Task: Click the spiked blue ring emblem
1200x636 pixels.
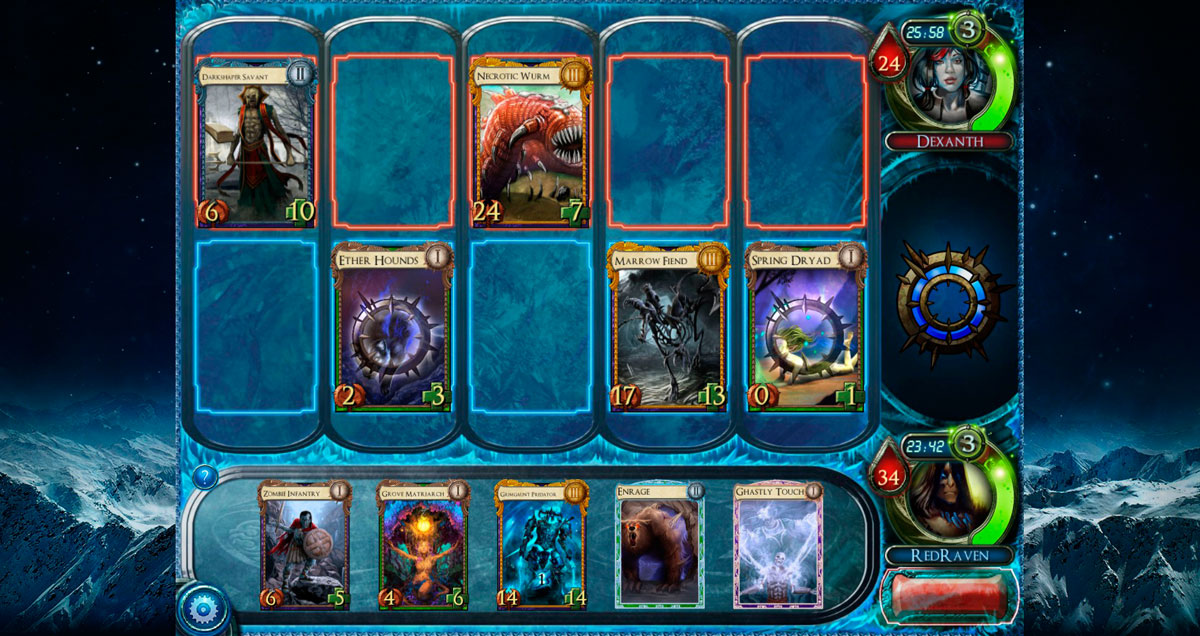Action: coord(947,299)
